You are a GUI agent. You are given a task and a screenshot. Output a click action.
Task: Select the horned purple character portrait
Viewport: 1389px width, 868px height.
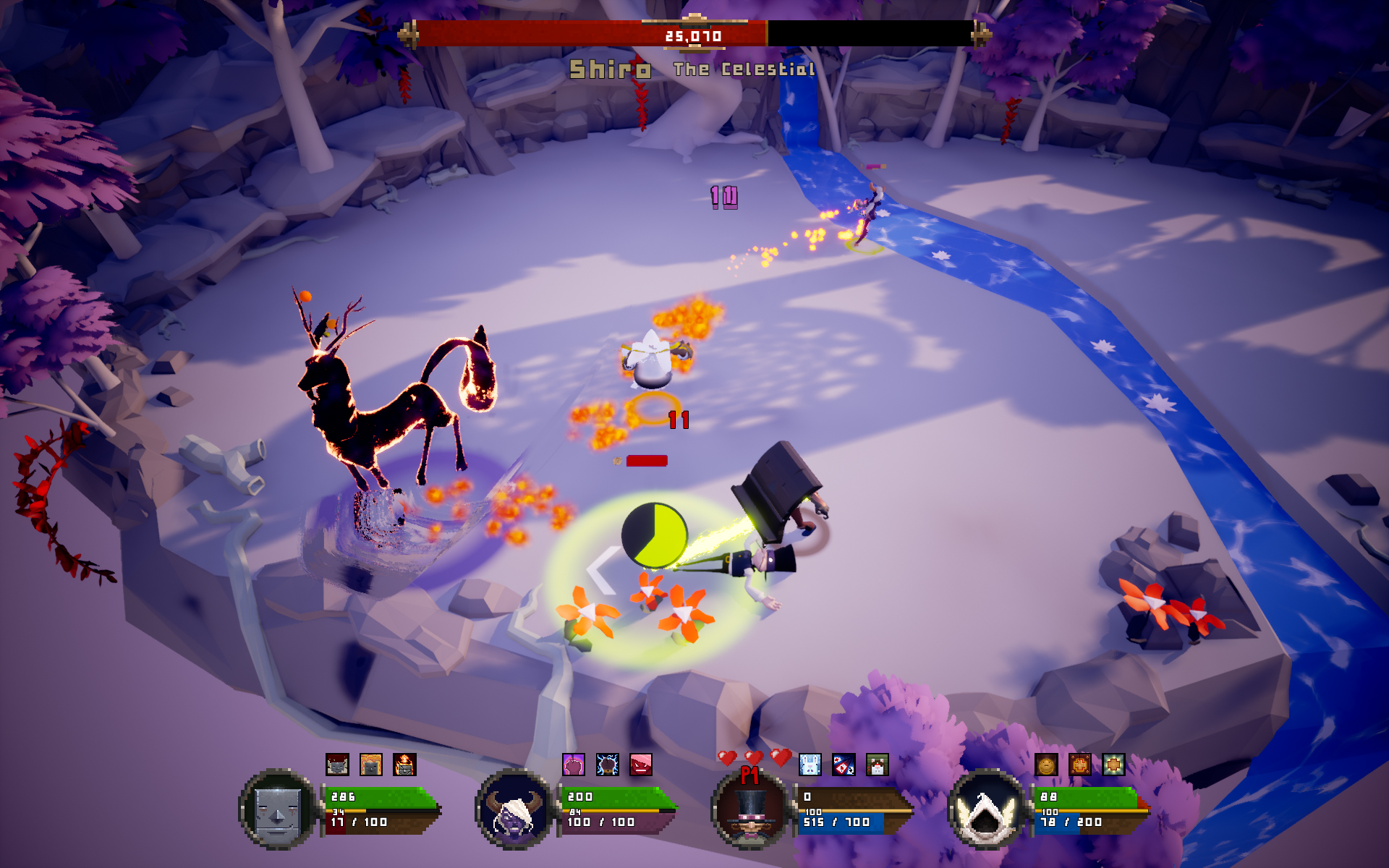[x=514, y=810]
